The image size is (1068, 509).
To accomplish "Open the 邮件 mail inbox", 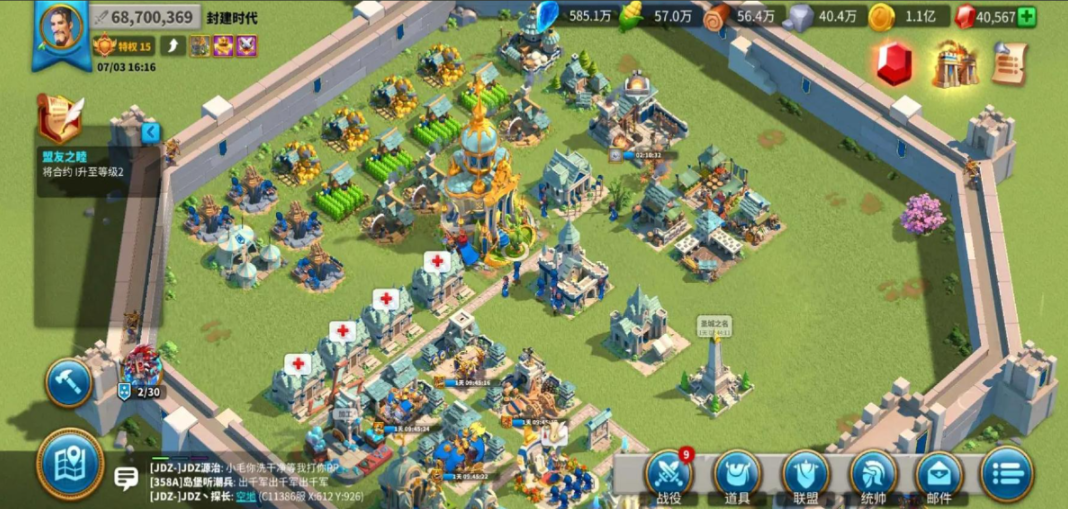I will (939, 473).
